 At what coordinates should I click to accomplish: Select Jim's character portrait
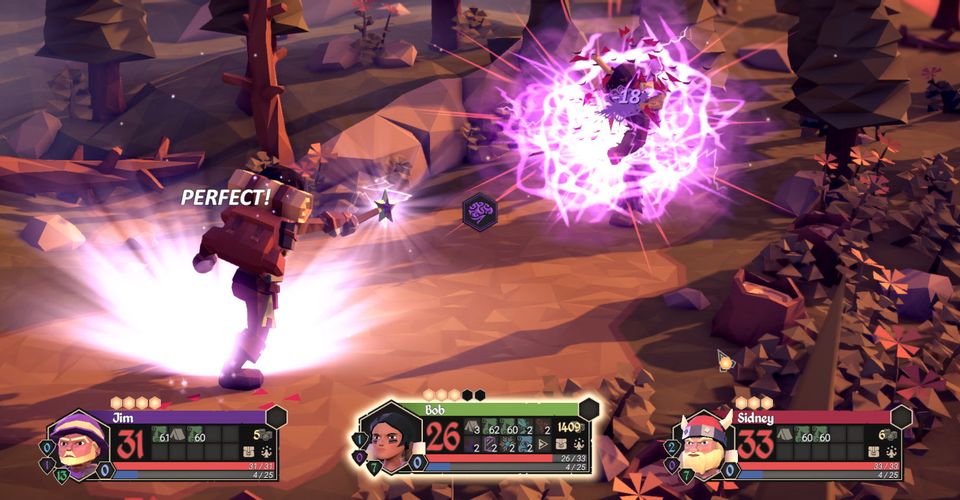coord(80,441)
